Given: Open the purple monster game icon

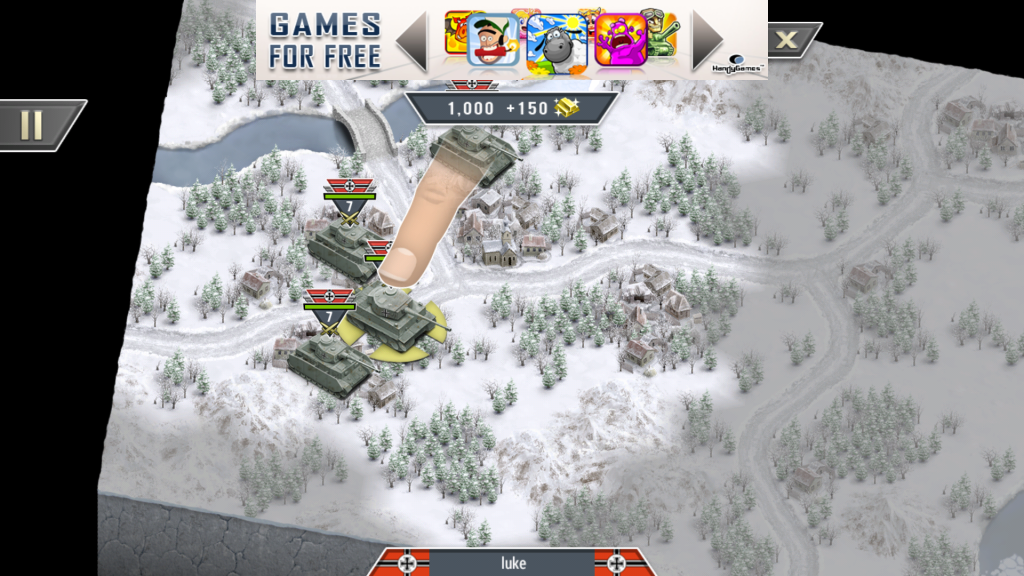Looking at the screenshot, I should (617, 41).
